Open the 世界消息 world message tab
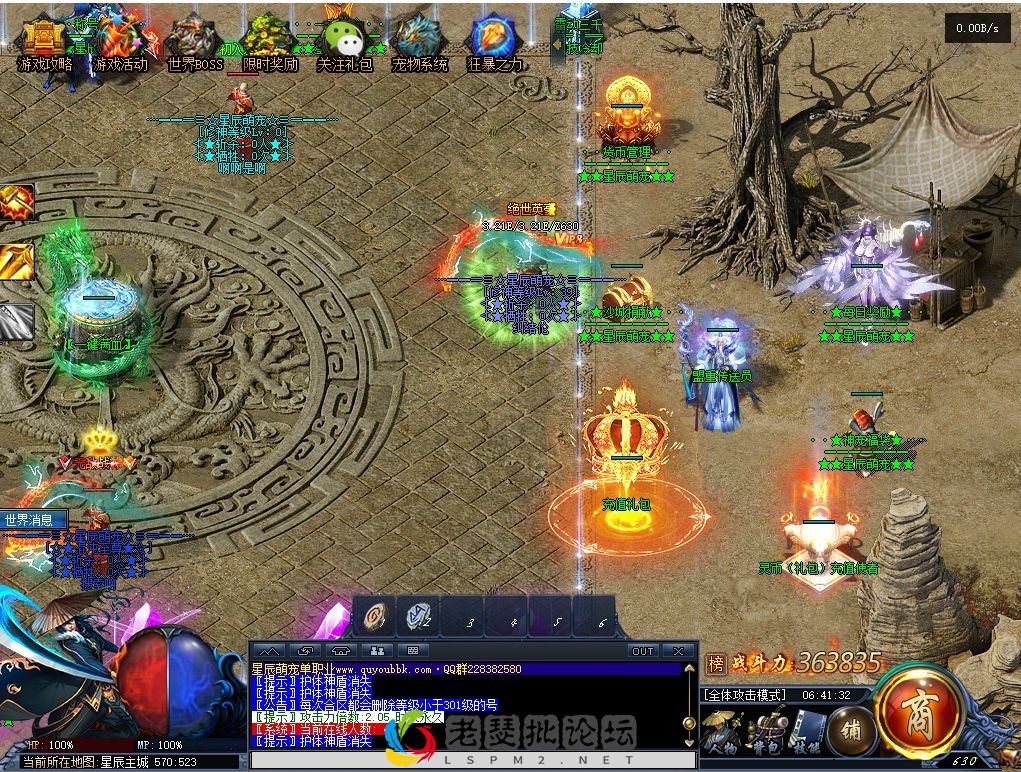The width and height of the screenshot is (1021, 772). (x=33, y=520)
